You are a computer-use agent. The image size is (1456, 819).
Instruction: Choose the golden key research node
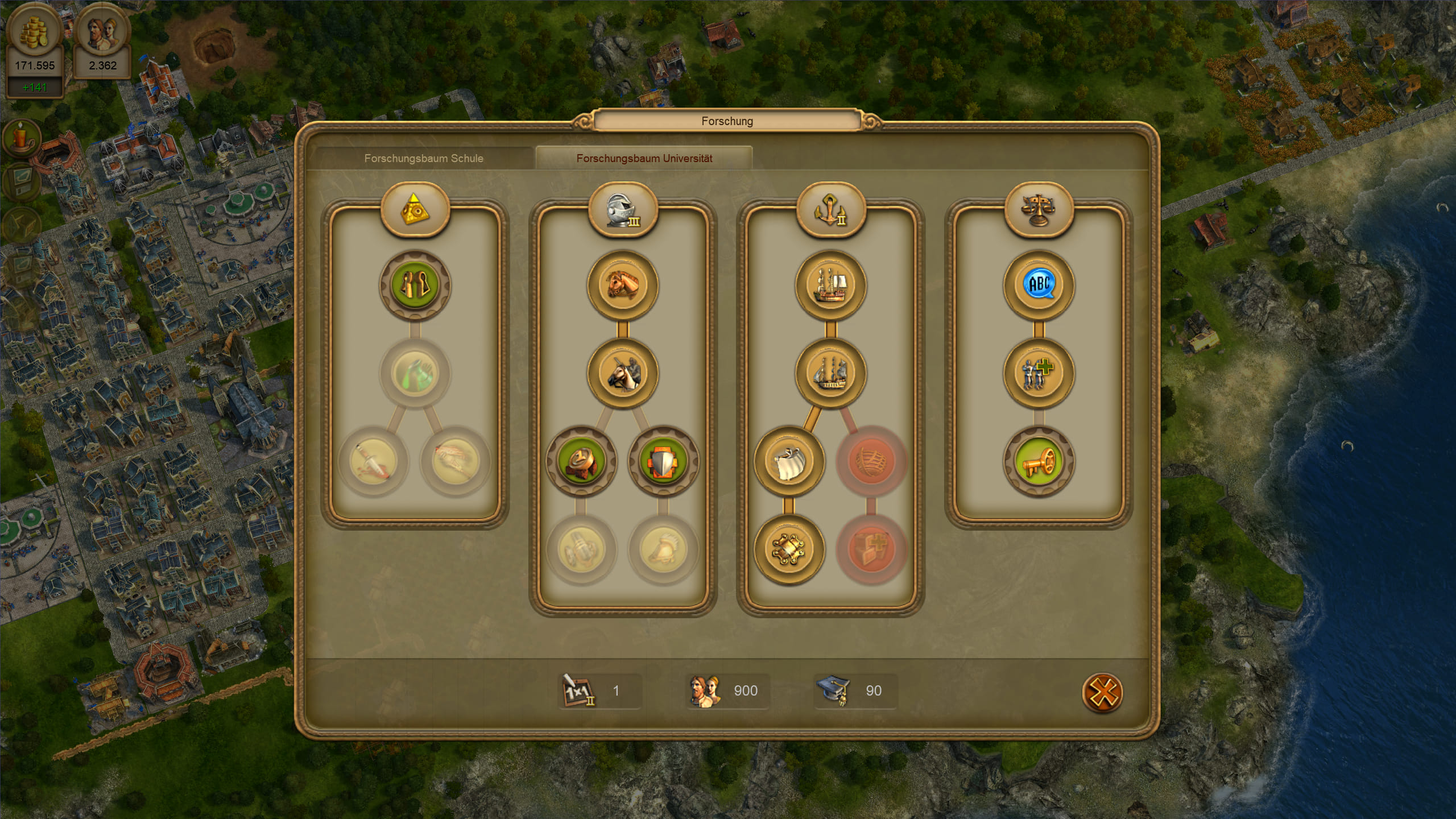1038,461
